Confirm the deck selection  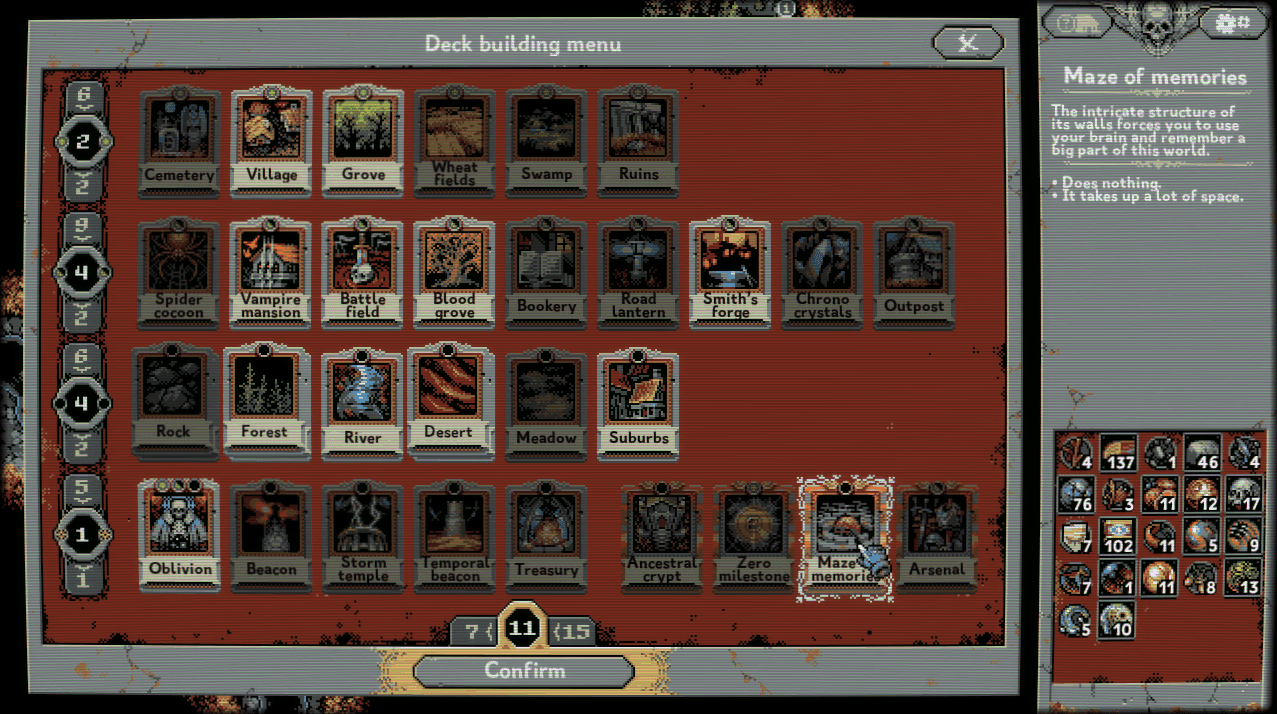(524, 671)
